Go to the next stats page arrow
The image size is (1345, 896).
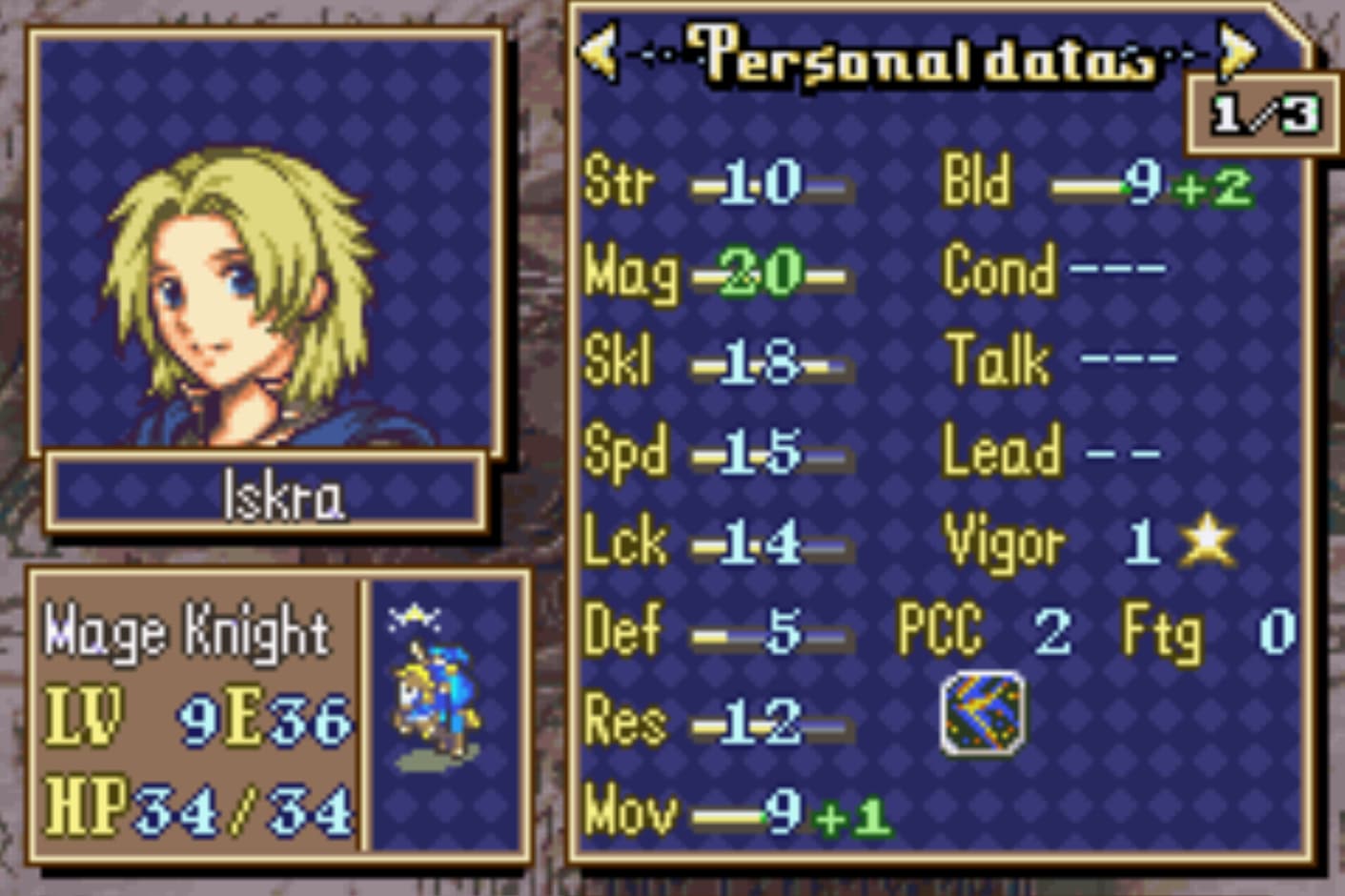click(1238, 51)
